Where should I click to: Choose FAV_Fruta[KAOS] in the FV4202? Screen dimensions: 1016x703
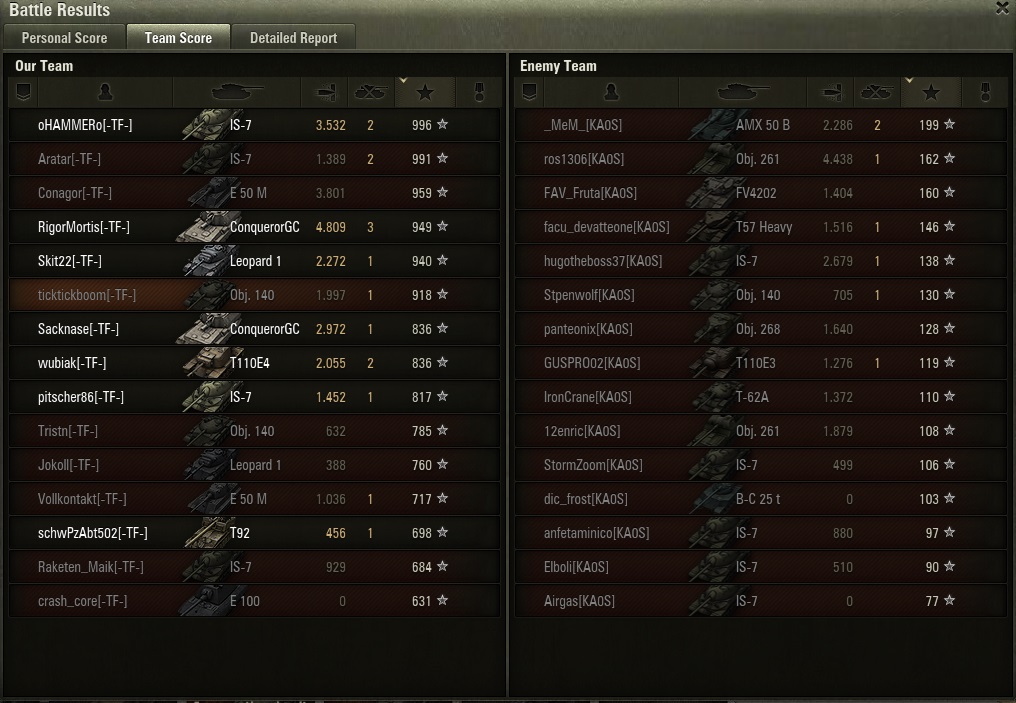tap(590, 193)
